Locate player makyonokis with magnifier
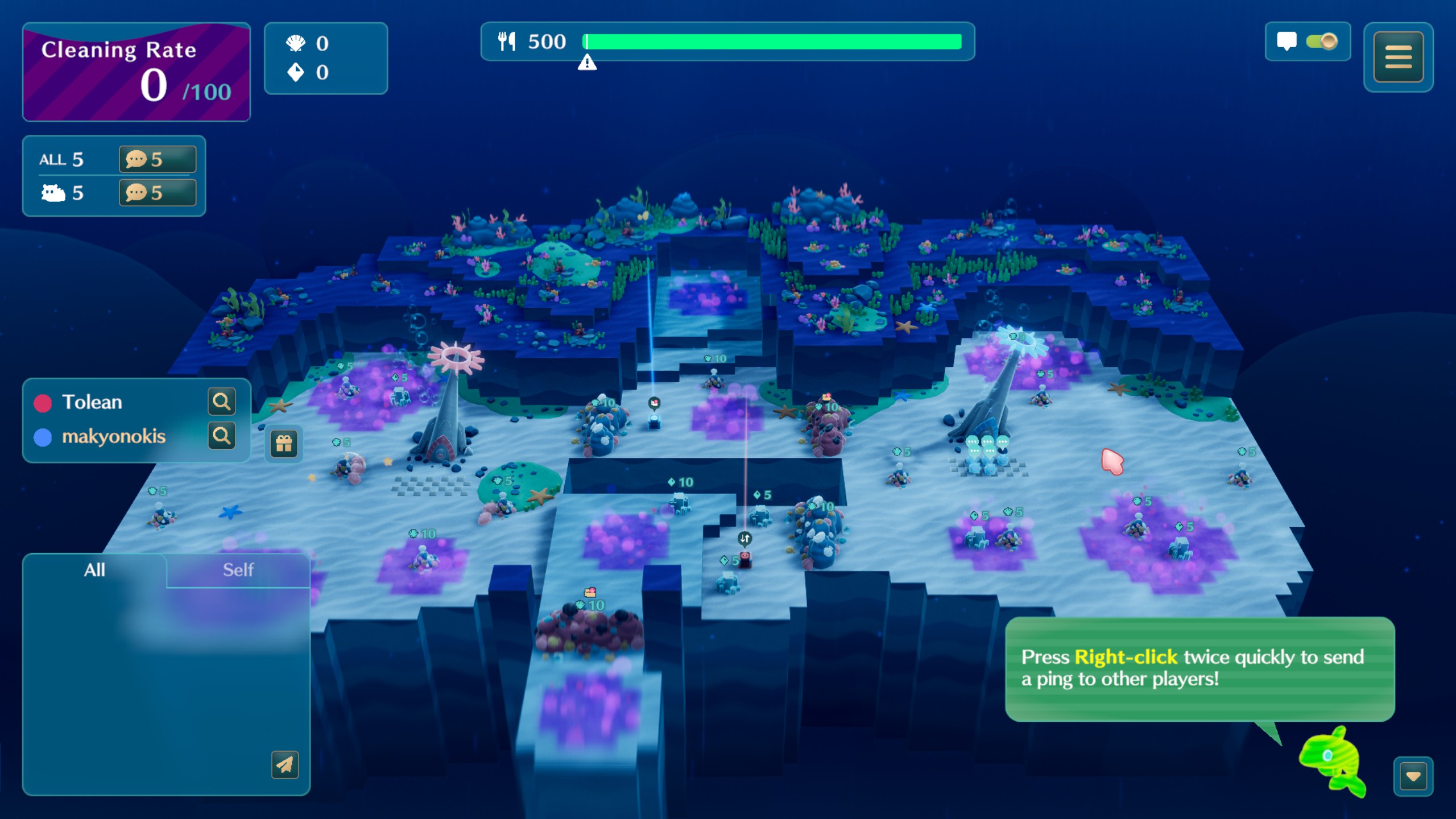Image resolution: width=1456 pixels, height=819 pixels. coord(221,436)
